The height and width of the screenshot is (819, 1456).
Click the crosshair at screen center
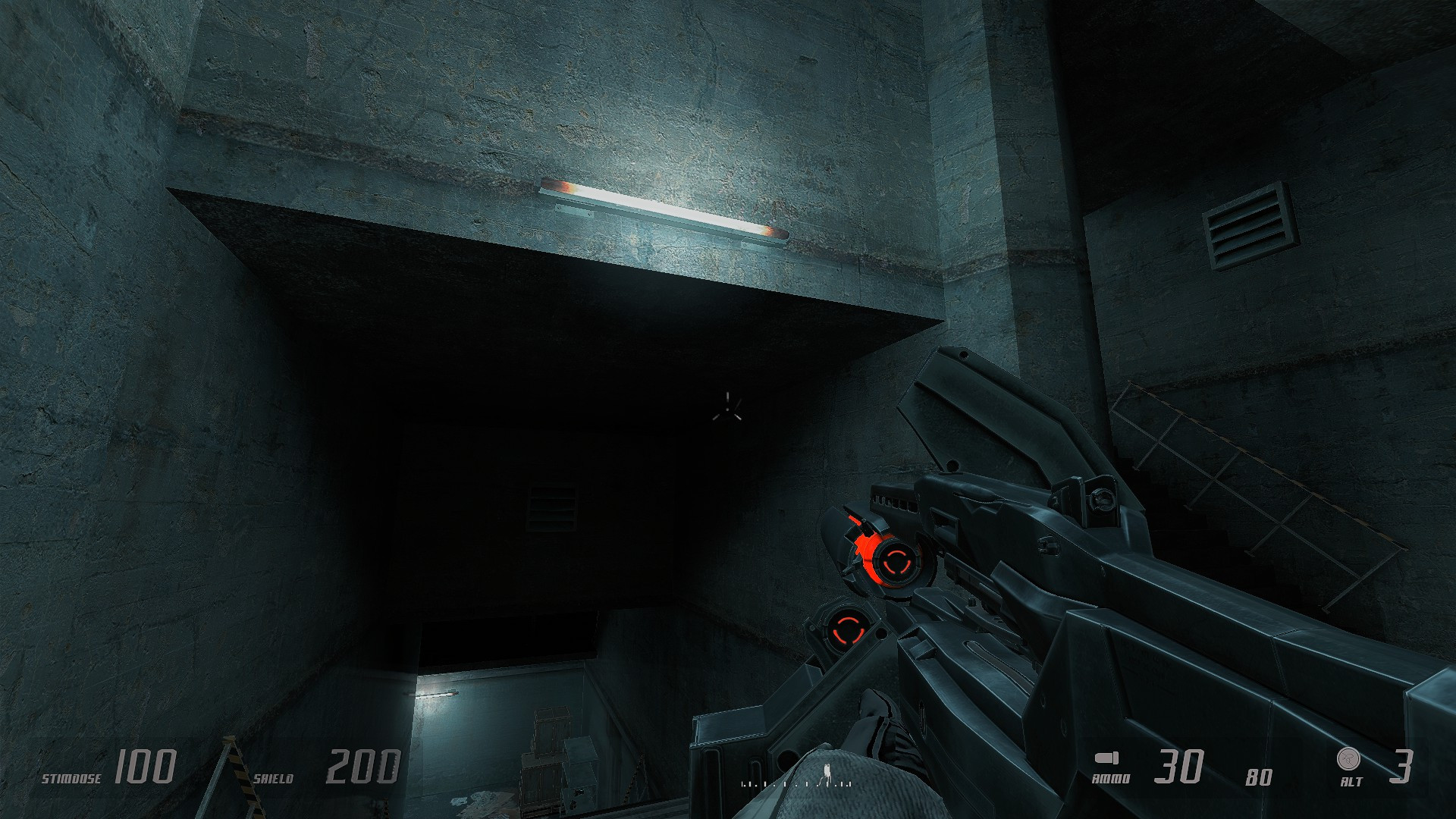(x=726, y=409)
